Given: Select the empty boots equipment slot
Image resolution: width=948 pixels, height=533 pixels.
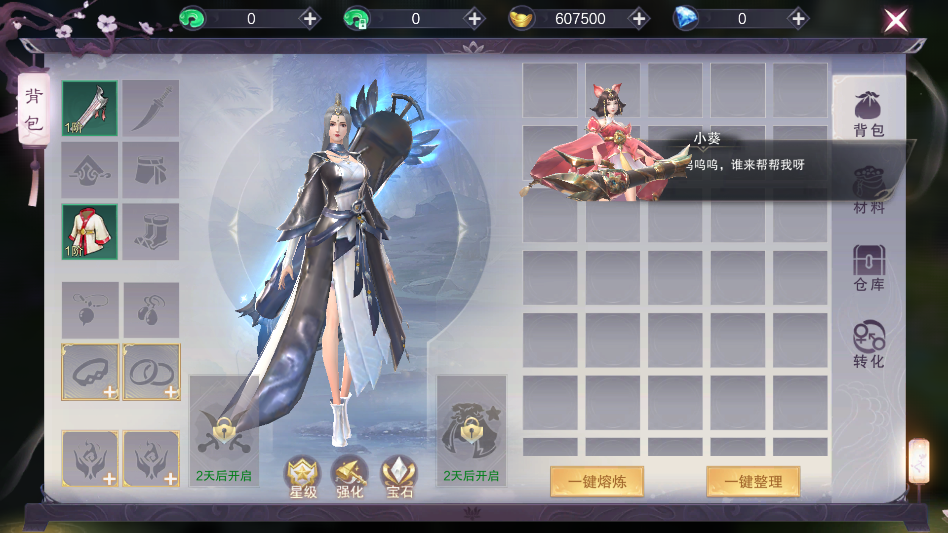Looking at the screenshot, I should coord(151,231).
